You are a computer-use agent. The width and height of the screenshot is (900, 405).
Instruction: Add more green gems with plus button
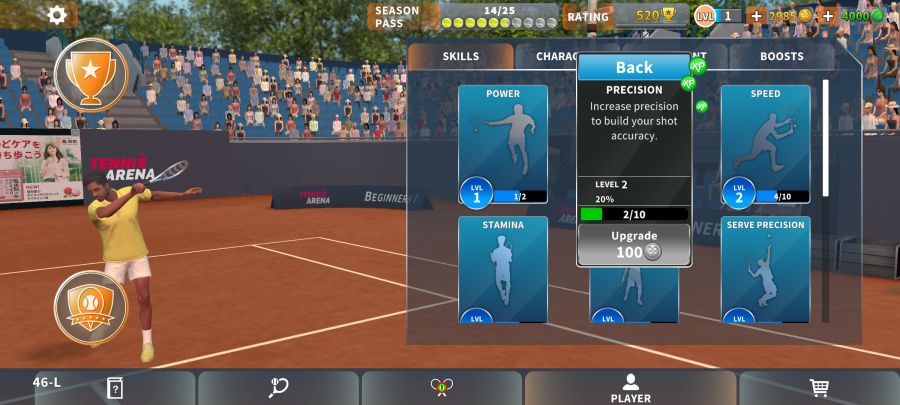point(828,16)
